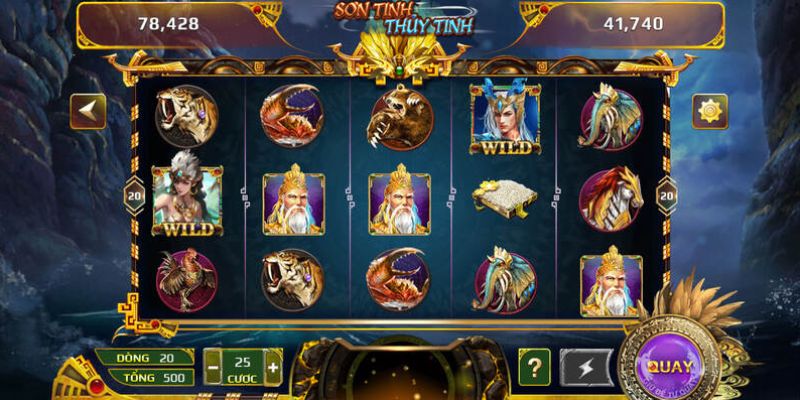Decrease the bet with the minus button

[212, 367]
